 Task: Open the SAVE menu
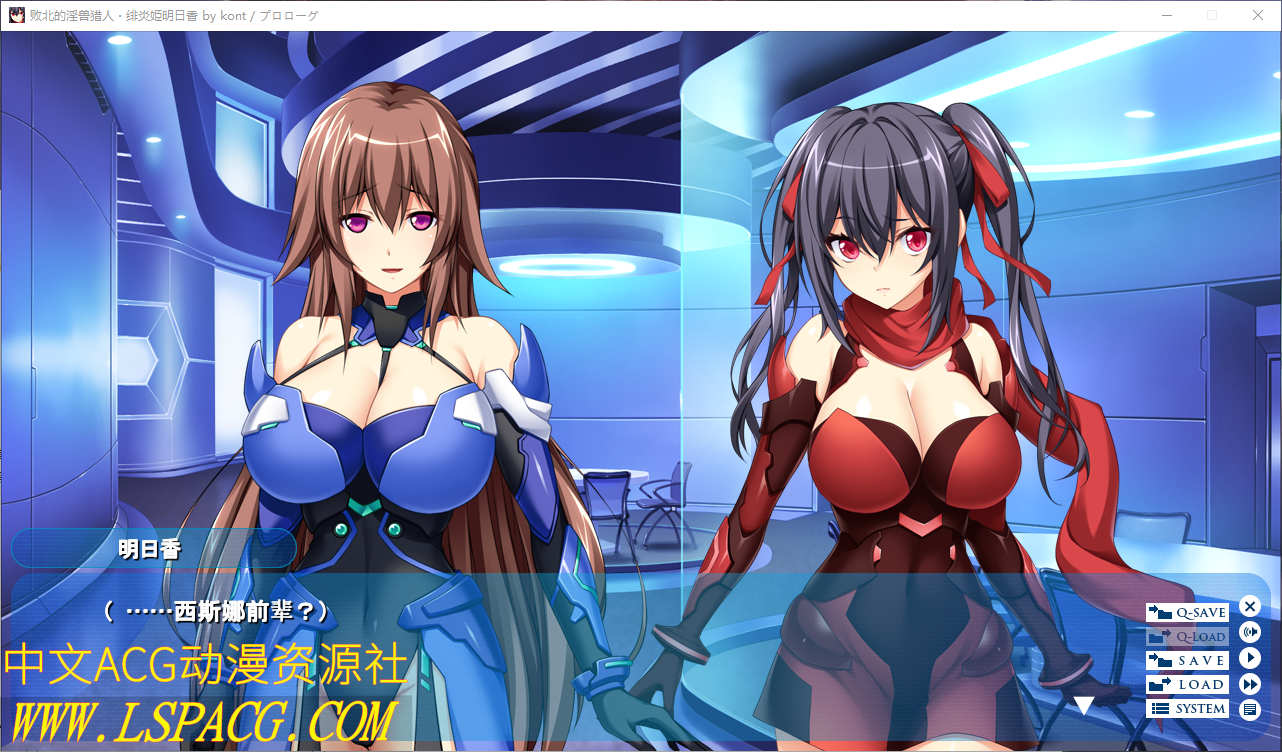(1187, 660)
